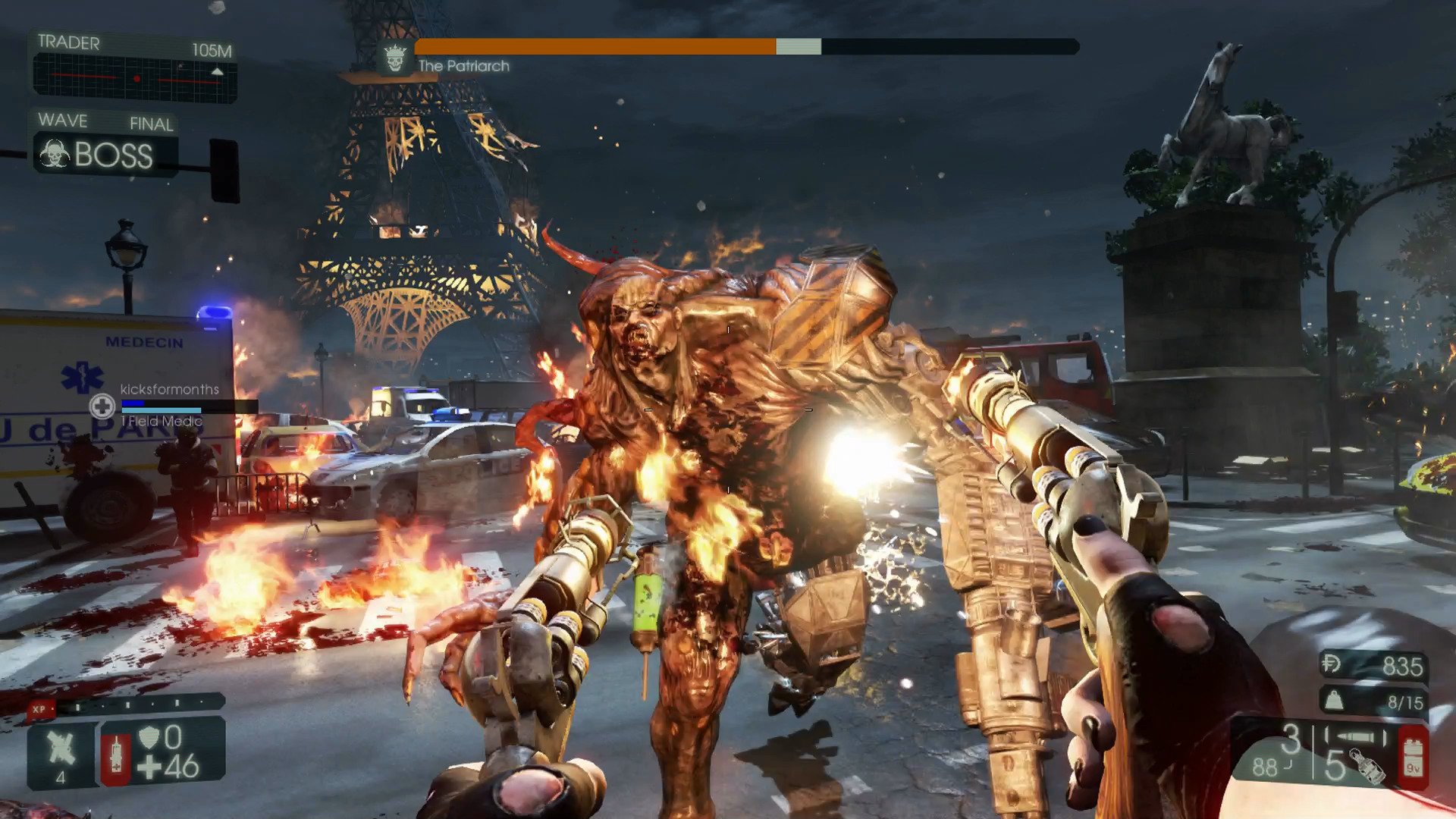This screenshot has width=1456, height=819.
Task: Open the trader radar minimap
Action: click(129, 76)
